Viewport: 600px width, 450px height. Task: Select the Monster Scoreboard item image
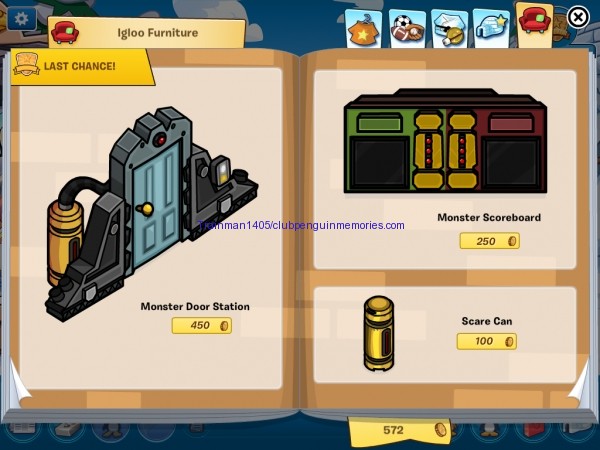[x=443, y=141]
